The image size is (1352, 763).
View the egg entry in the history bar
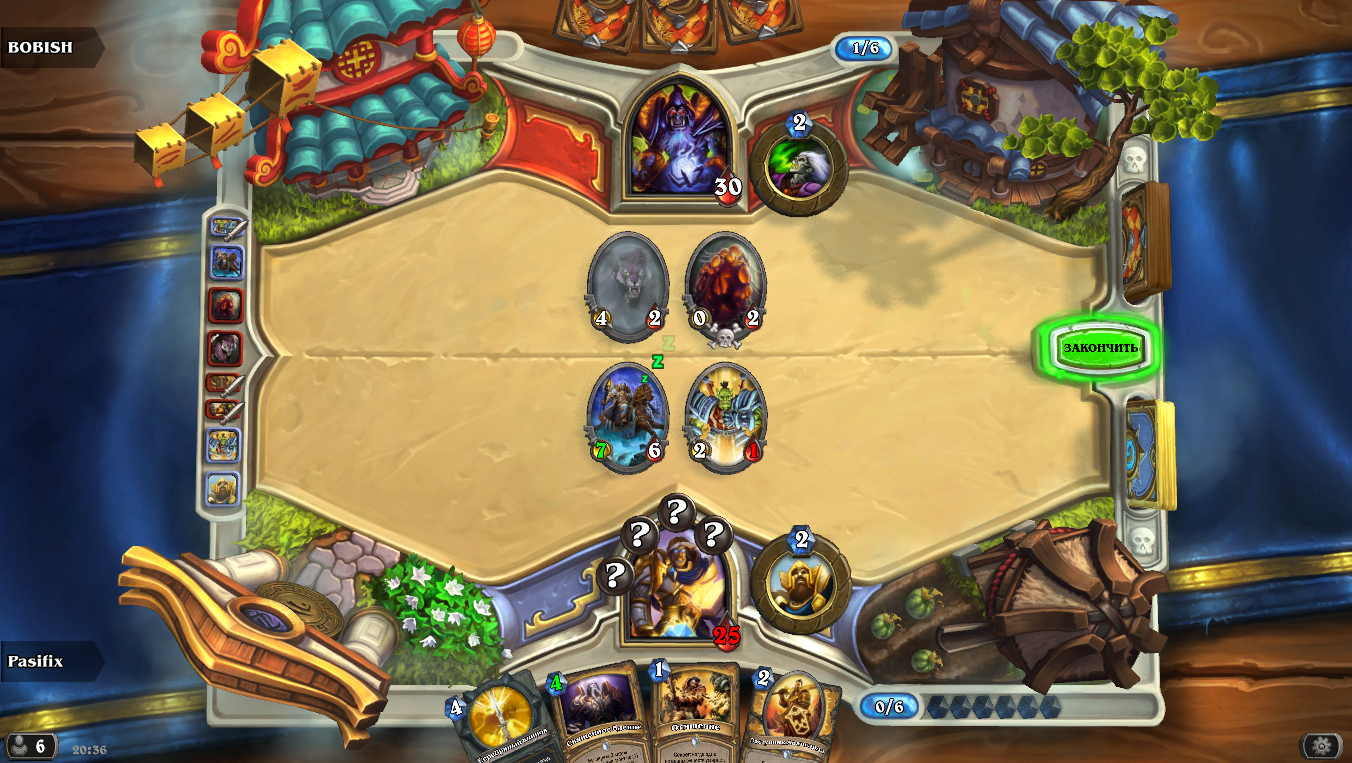tap(225, 305)
